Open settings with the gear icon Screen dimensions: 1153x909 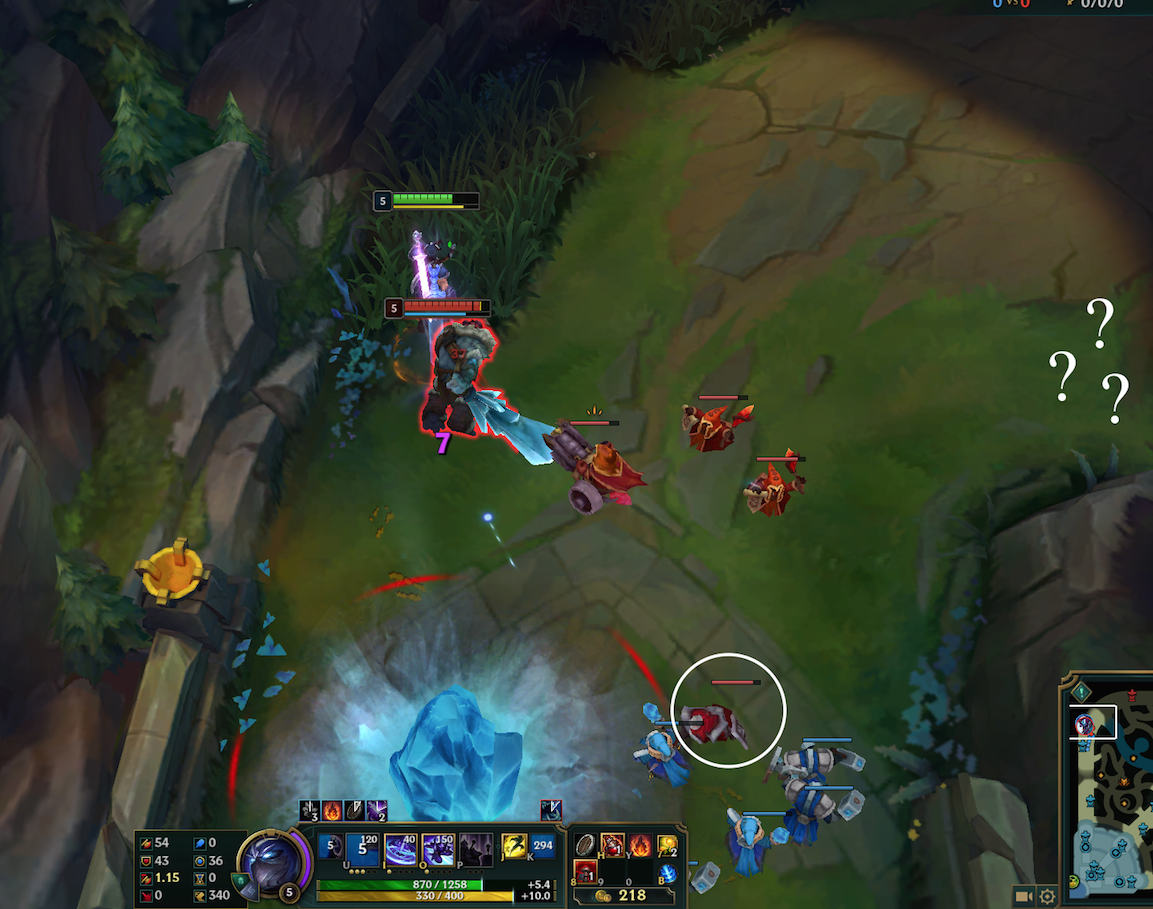point(1047,896)
